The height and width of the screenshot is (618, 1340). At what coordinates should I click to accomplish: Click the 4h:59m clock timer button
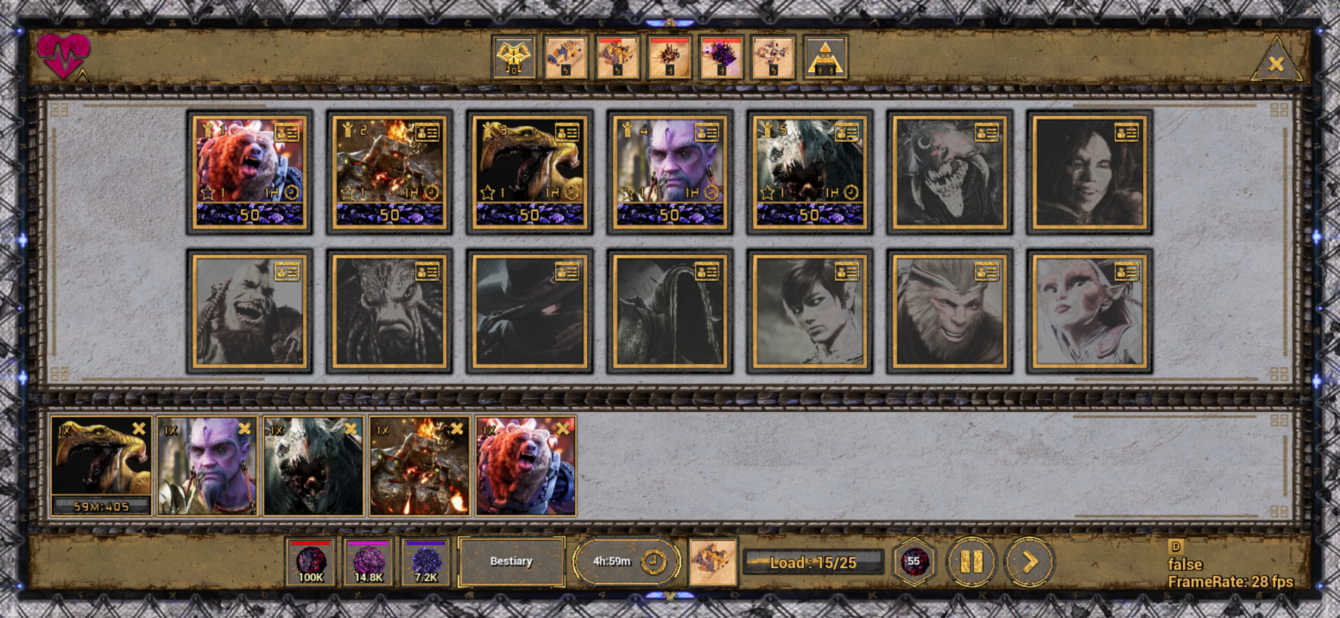point(626,562)
